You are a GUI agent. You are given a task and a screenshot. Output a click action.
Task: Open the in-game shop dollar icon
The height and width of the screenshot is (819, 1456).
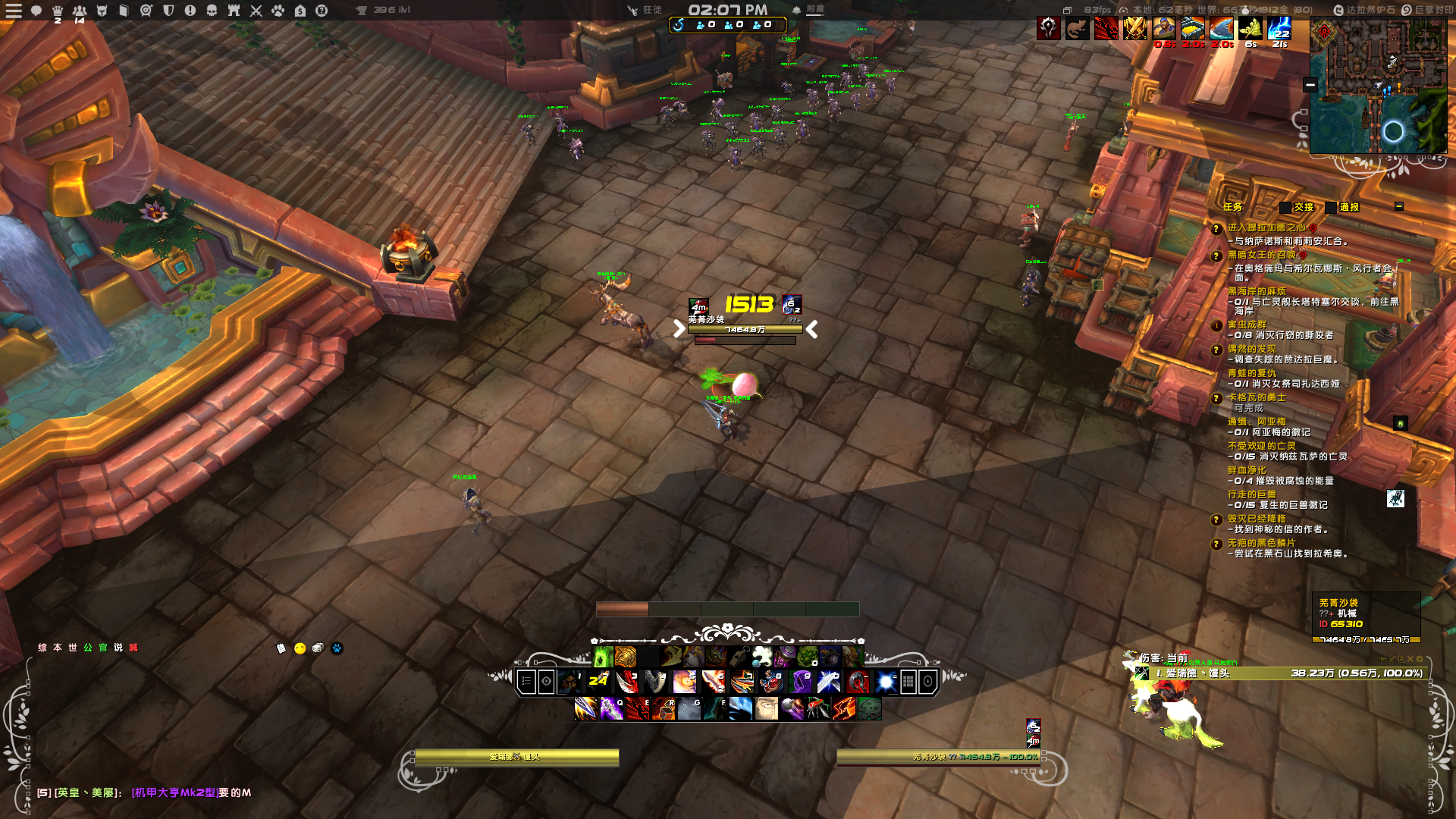click(x=299, y=11)
